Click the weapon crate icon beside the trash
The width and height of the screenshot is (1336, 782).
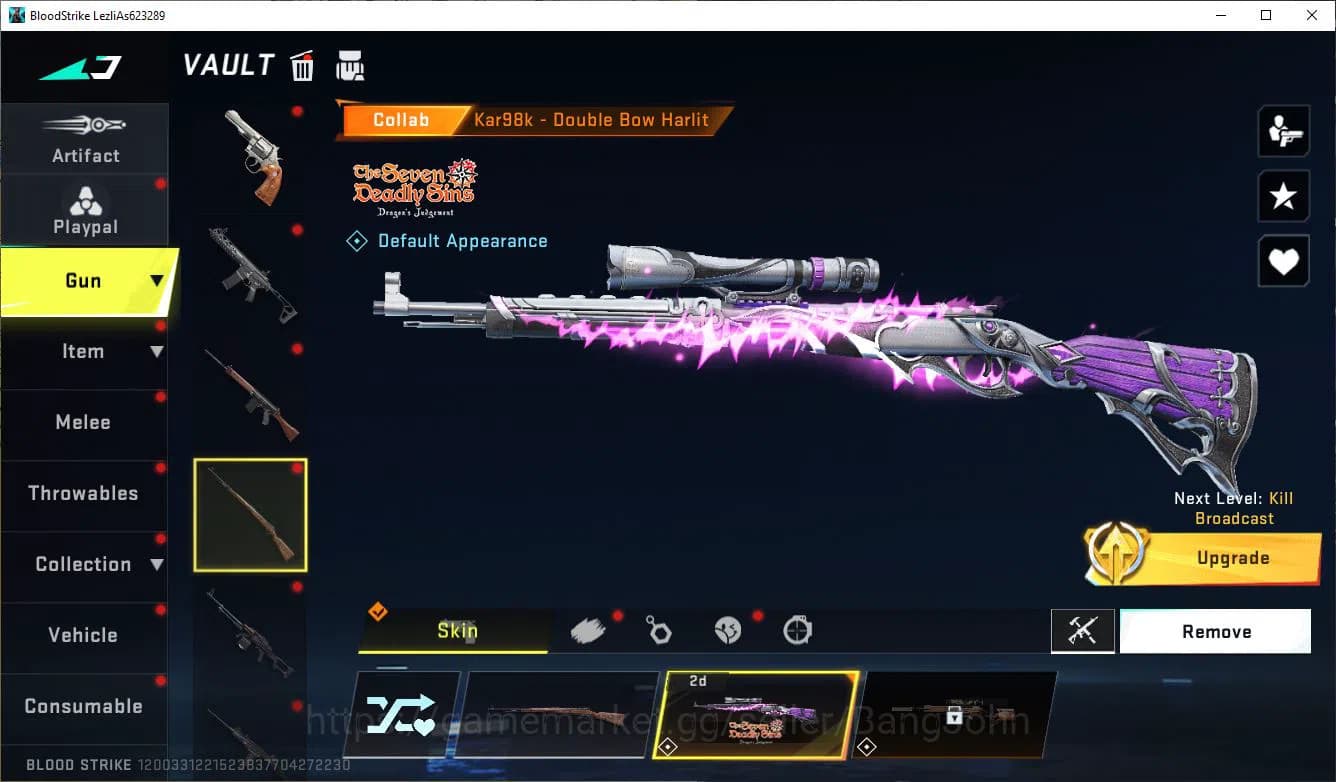(x=350, y=65)
